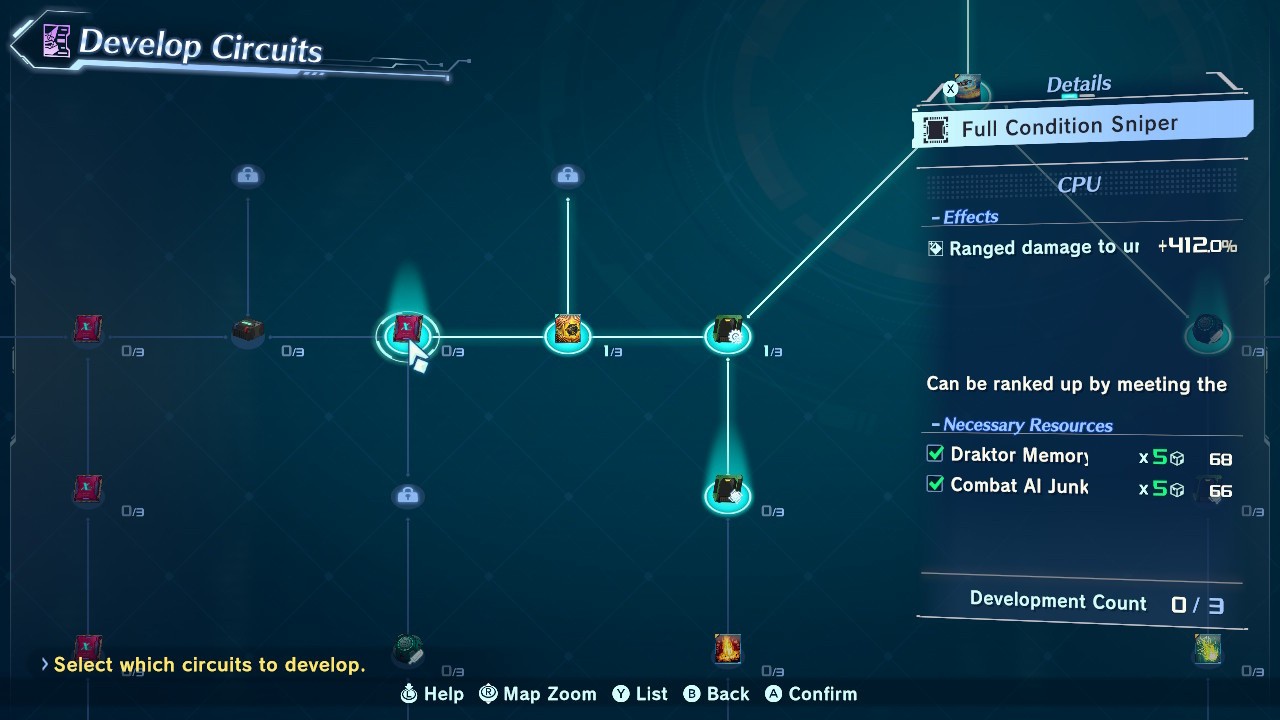Select the highlighted red circuit node under the cursor
This screenshot has width=1280, height=720.
coord(407,329)
